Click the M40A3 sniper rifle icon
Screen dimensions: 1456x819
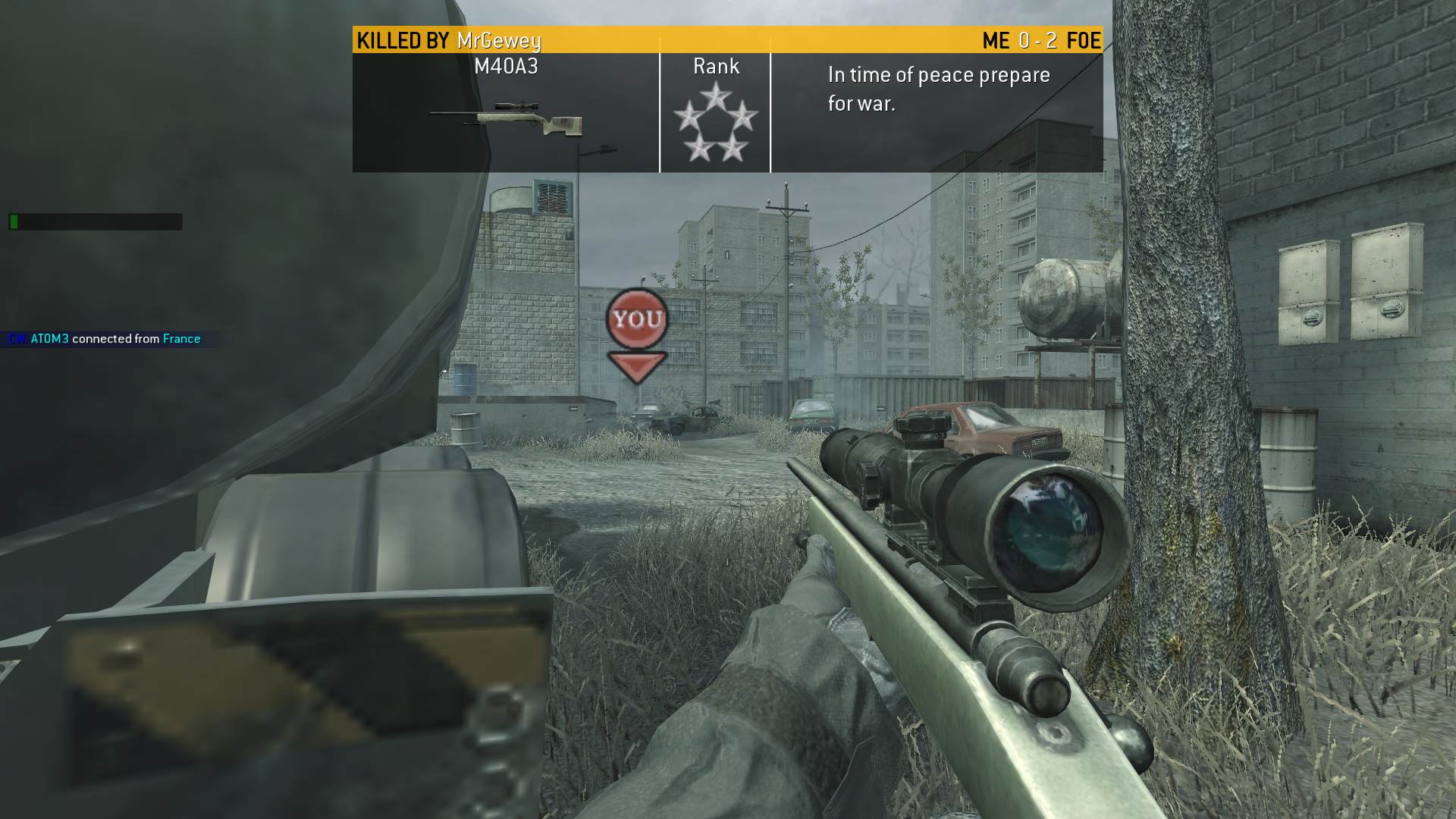(506, 119)
